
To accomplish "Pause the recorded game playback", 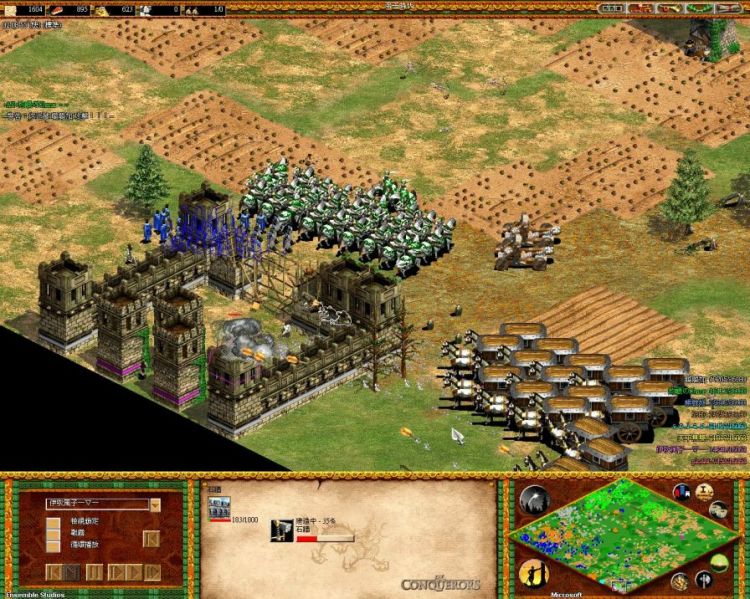I will tap(95, 572).
